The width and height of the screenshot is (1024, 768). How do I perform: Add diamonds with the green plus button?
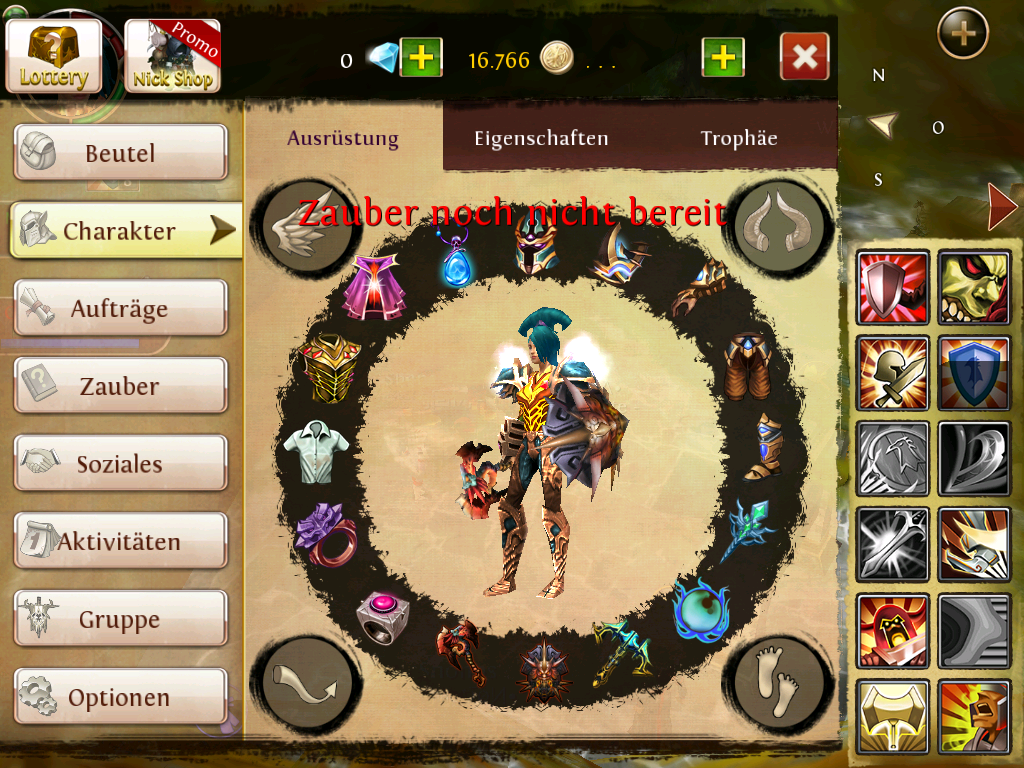[x=422, y=58]
